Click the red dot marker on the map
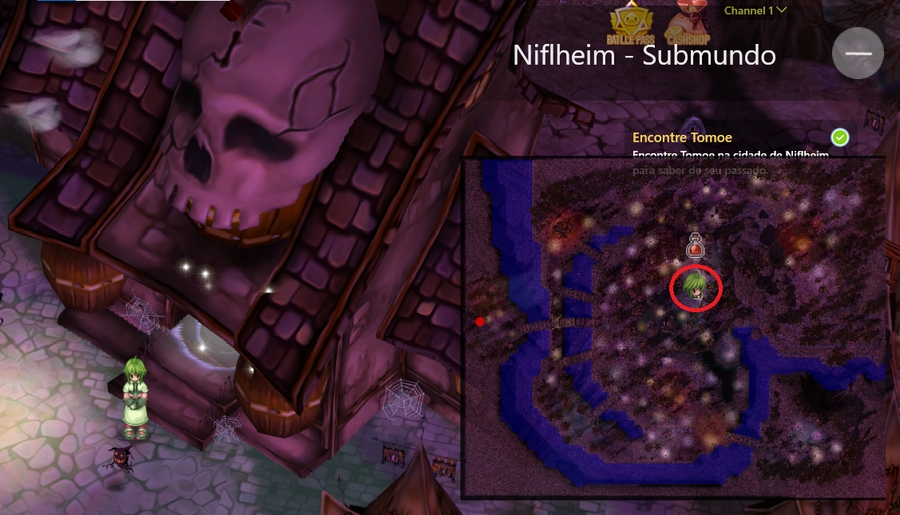This screenshot has width=900, height=515. (481, 322)
